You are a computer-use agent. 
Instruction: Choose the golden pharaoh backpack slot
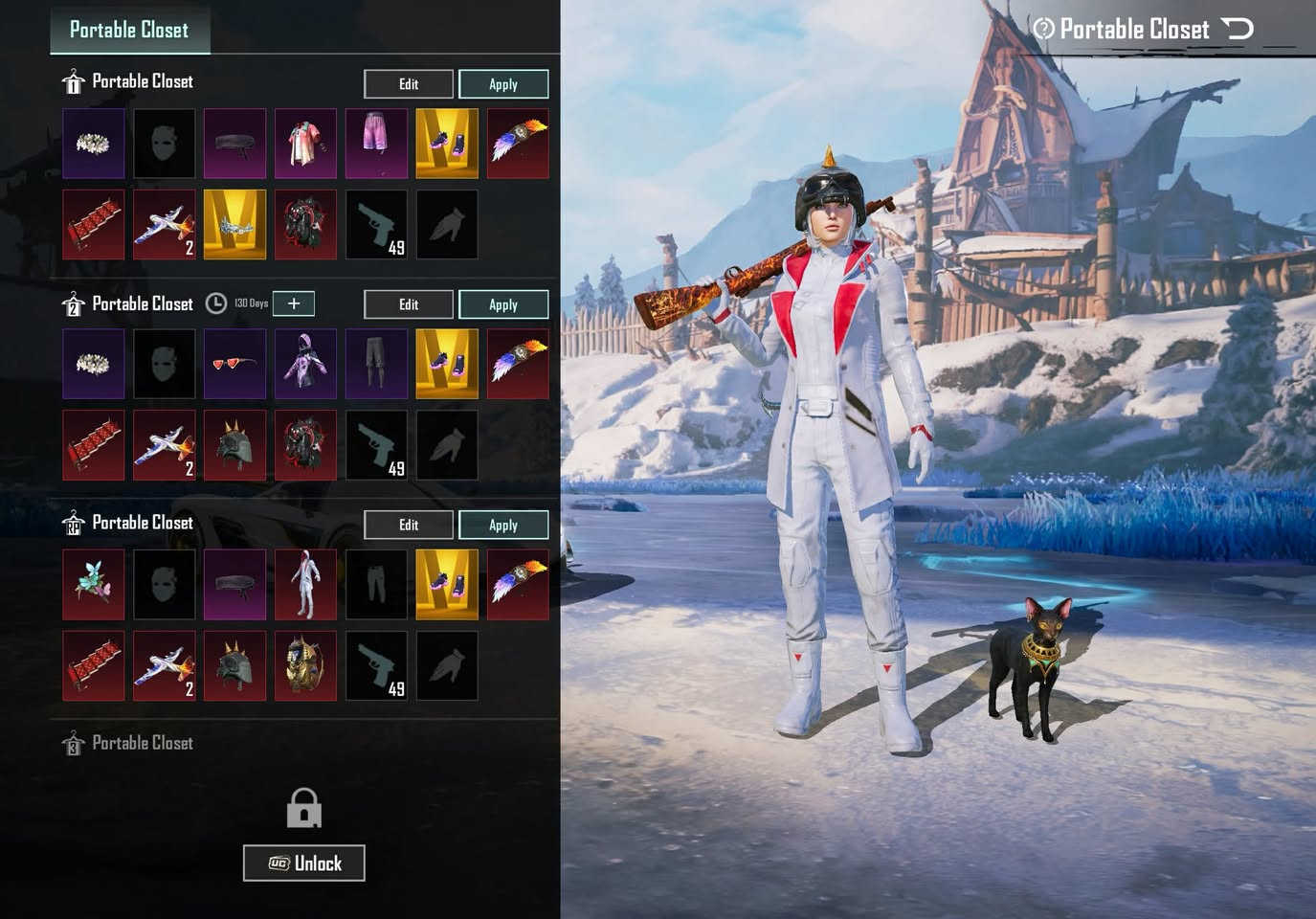pos(305,665)
